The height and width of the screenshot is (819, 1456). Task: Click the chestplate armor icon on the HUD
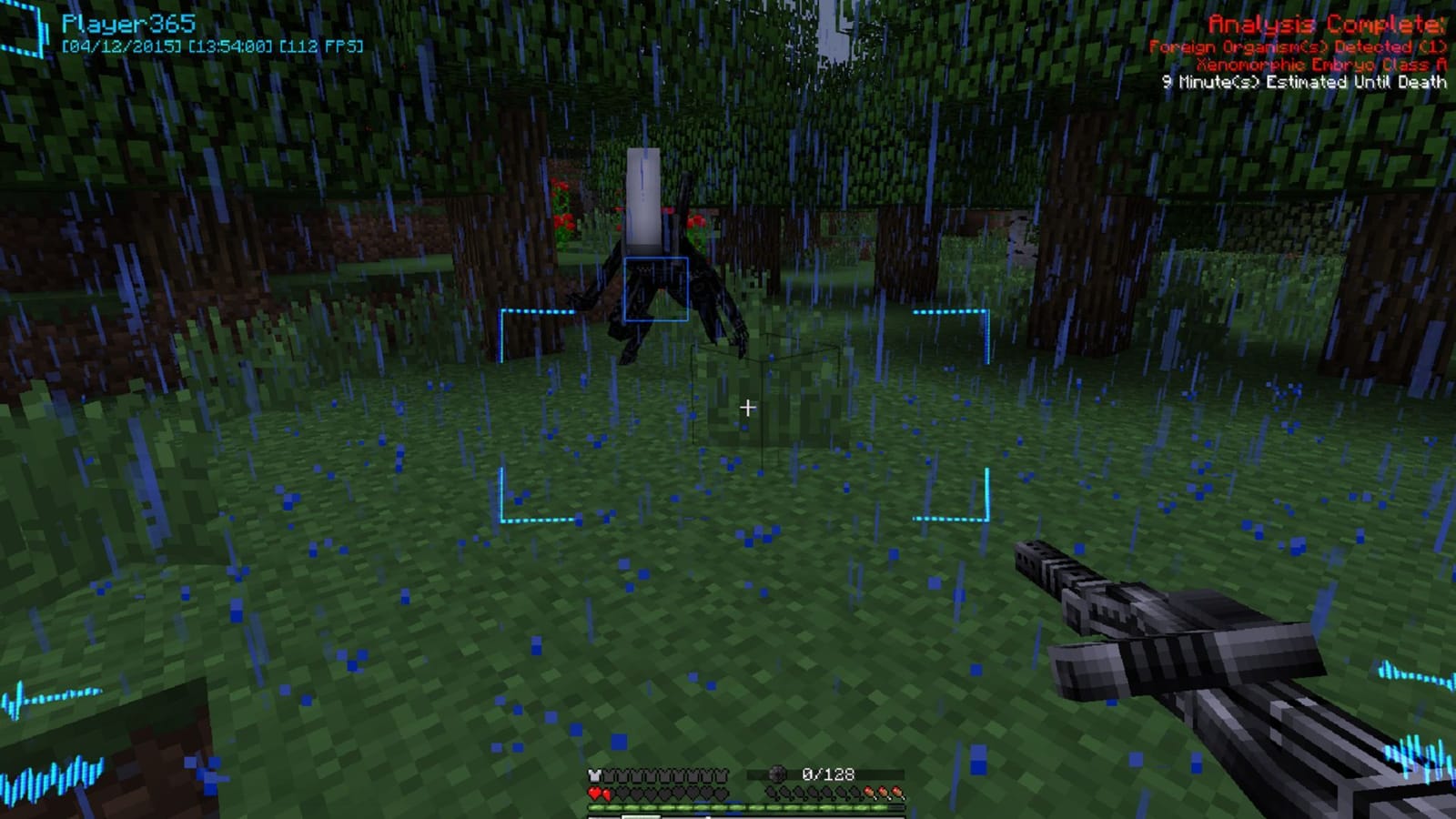(x=593, y=774)
